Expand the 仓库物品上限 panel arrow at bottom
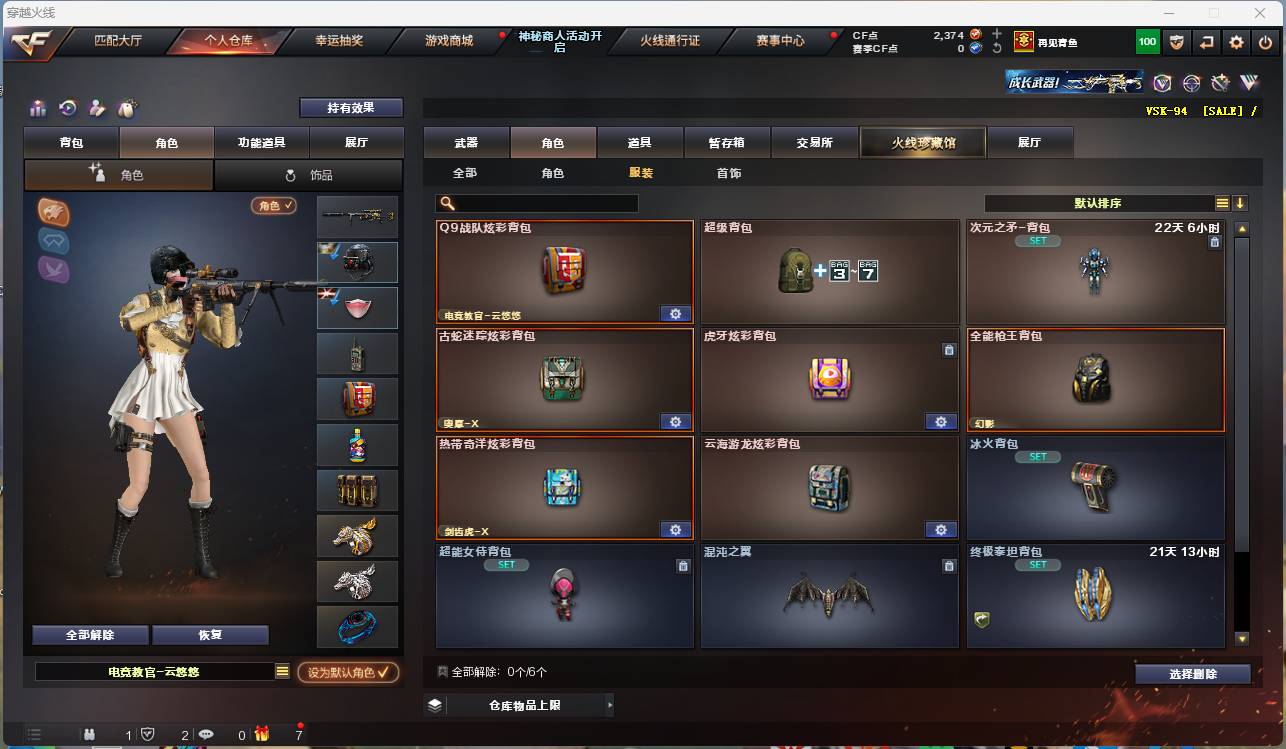Screen dimensions: 1286x749 [x=609, y=704]
